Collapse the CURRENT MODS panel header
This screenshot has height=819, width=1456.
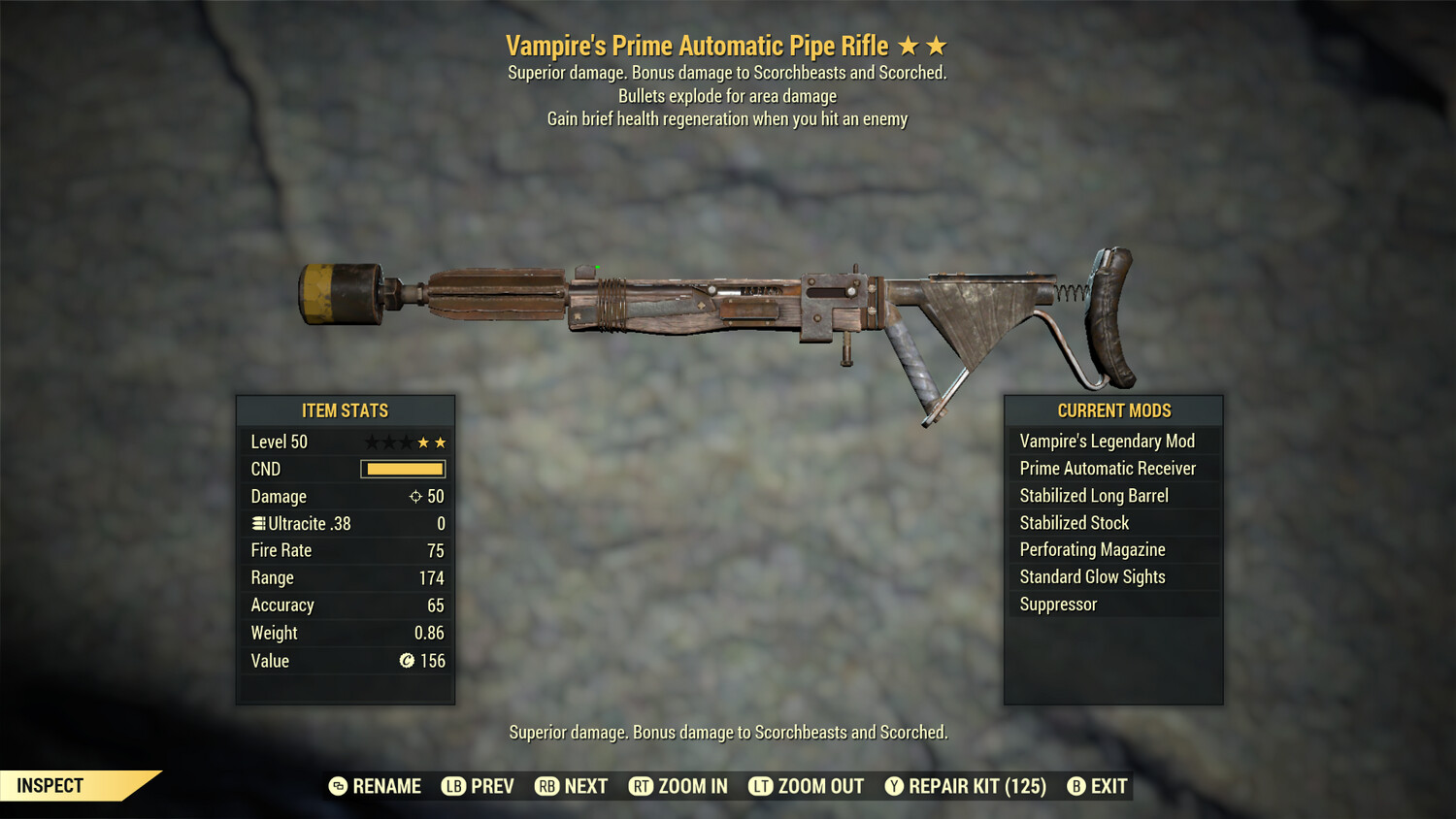point(1113,410)
